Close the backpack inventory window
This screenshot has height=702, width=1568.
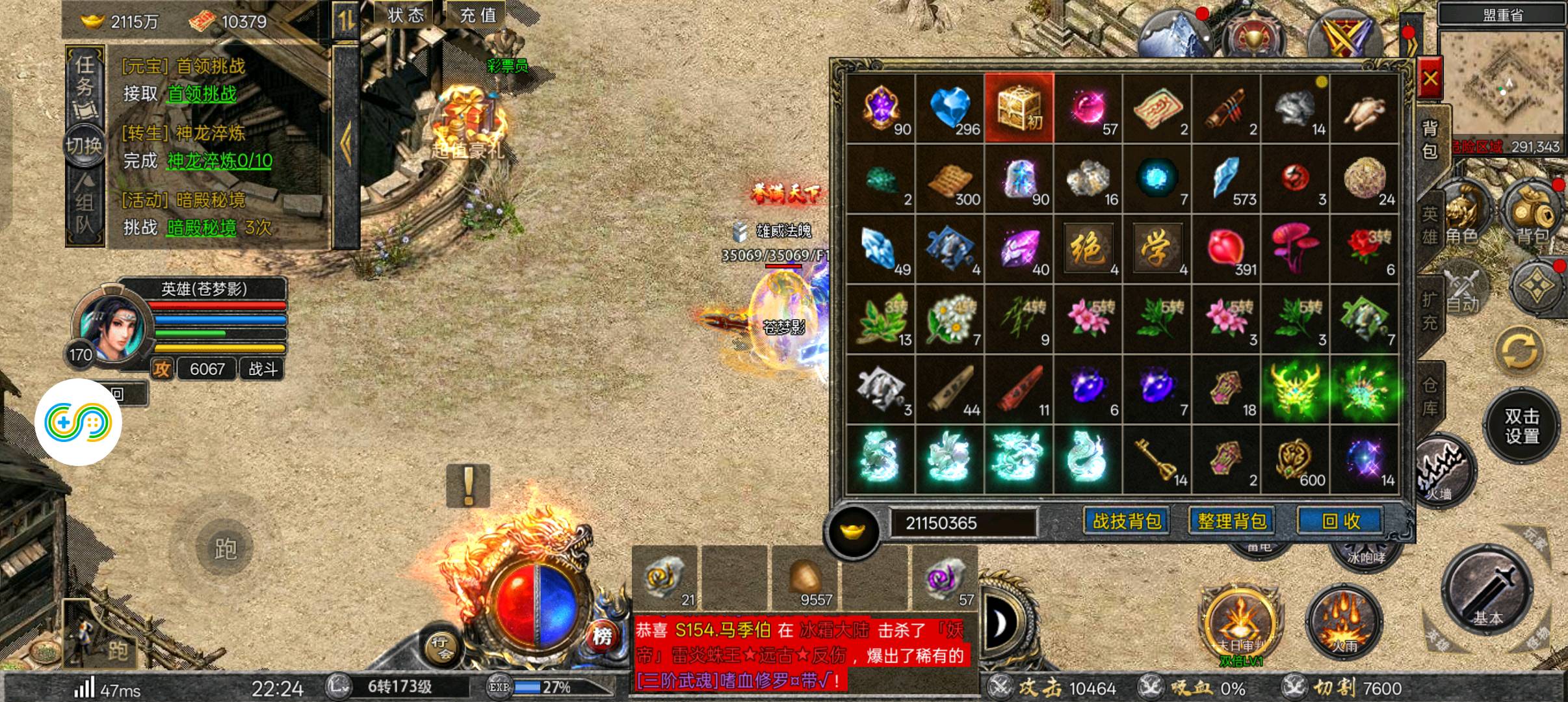tap(1430, 79)
